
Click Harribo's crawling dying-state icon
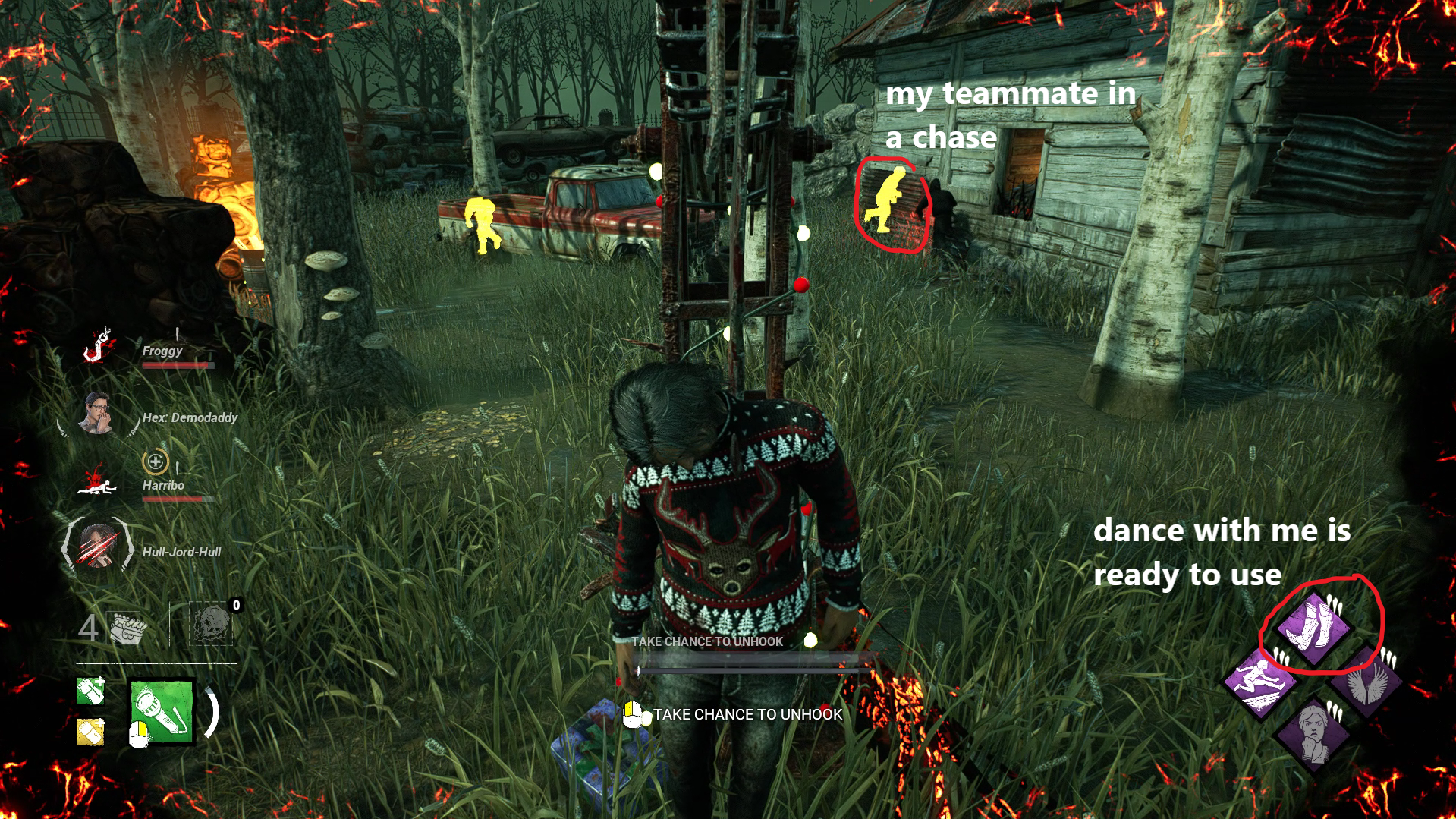(x=99, y=486)
